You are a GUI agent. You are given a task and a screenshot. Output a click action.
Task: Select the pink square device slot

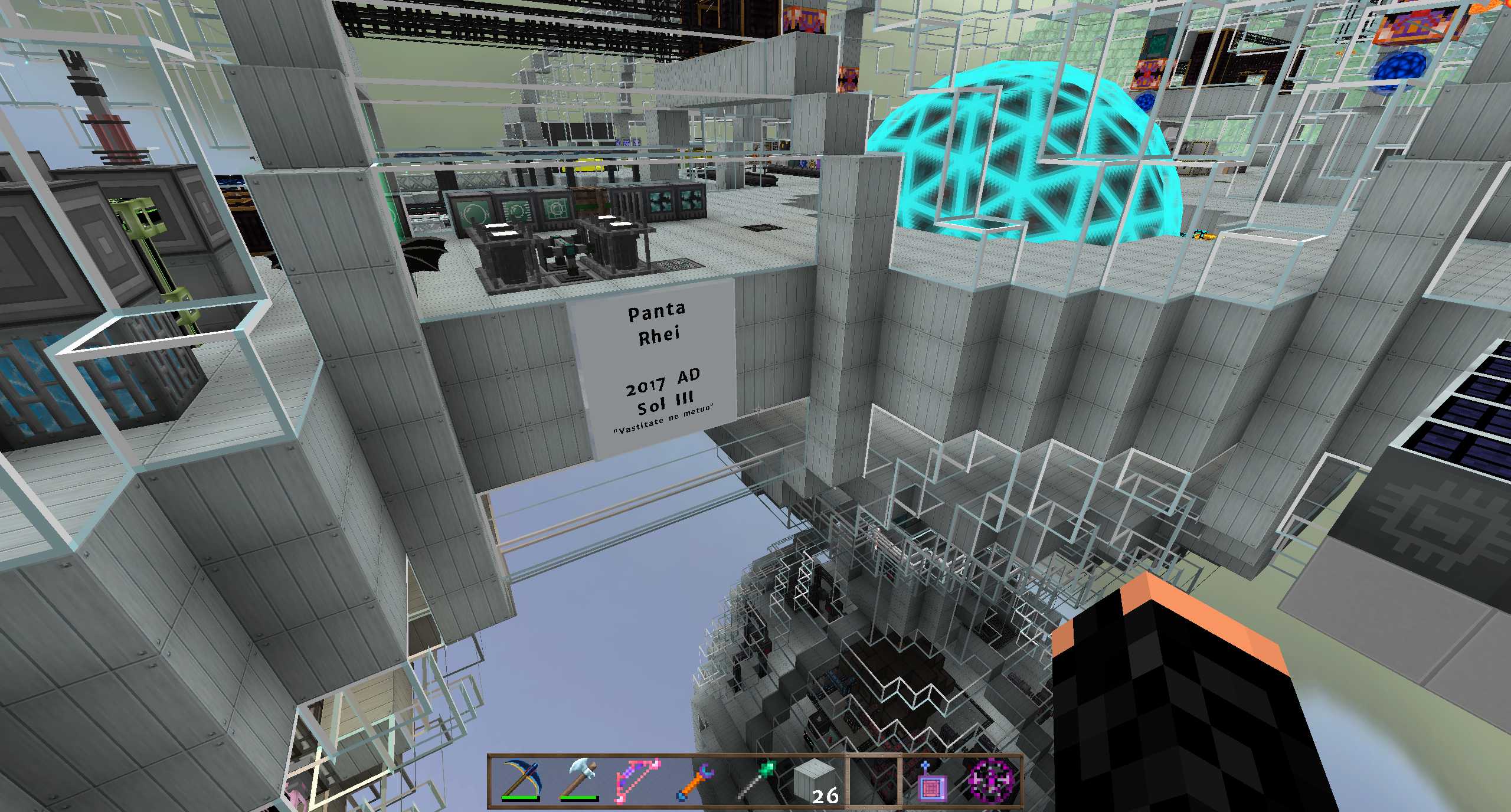point(933,780)
